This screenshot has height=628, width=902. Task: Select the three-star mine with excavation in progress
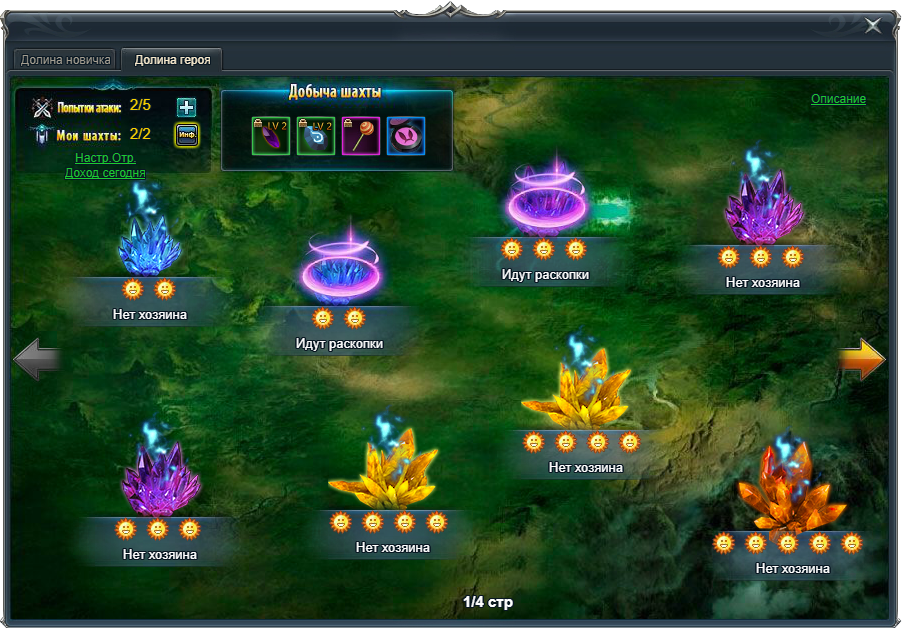click(x=545, y=203)
